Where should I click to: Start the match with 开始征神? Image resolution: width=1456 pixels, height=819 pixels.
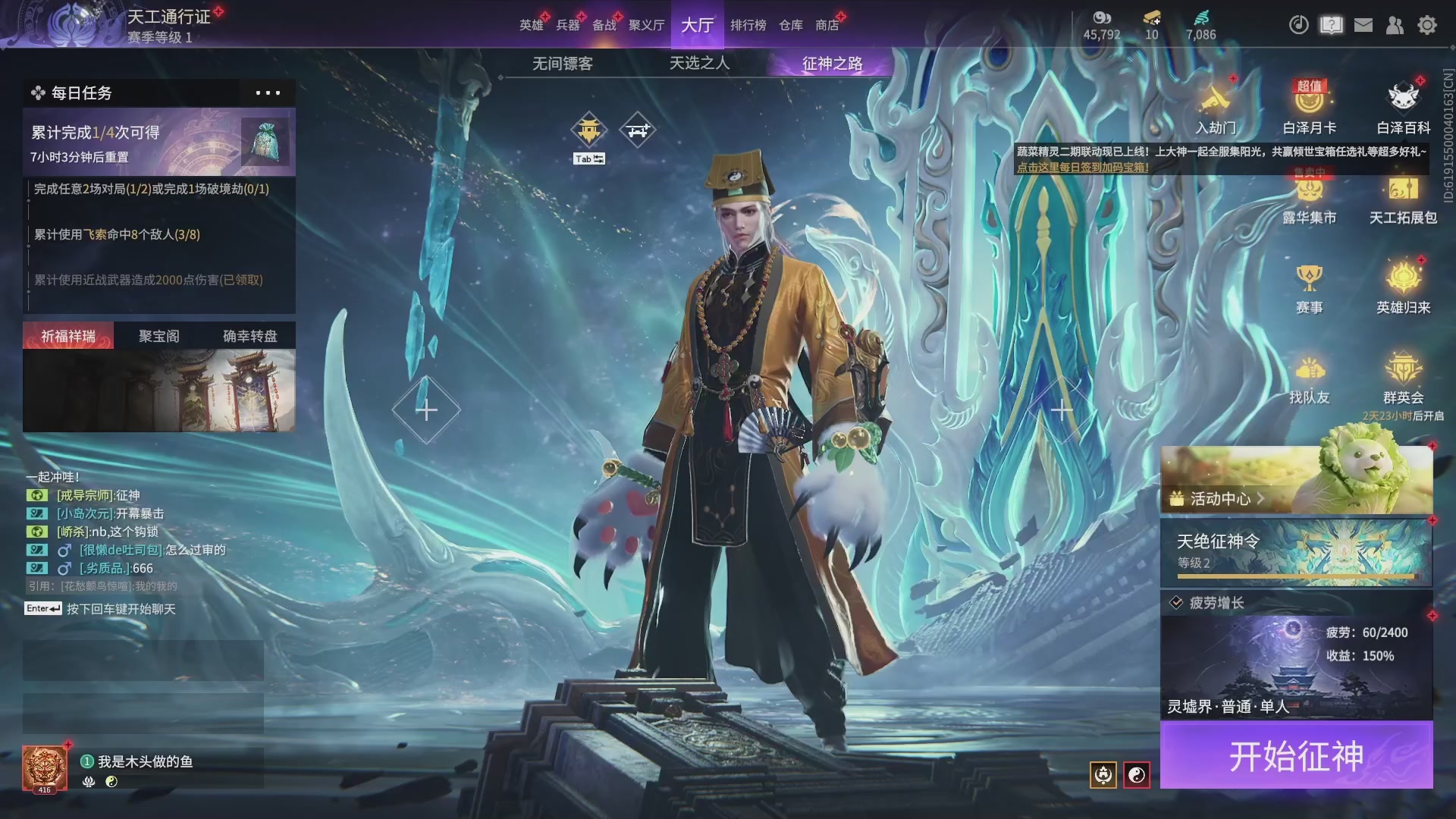(x=1296, y=755)
